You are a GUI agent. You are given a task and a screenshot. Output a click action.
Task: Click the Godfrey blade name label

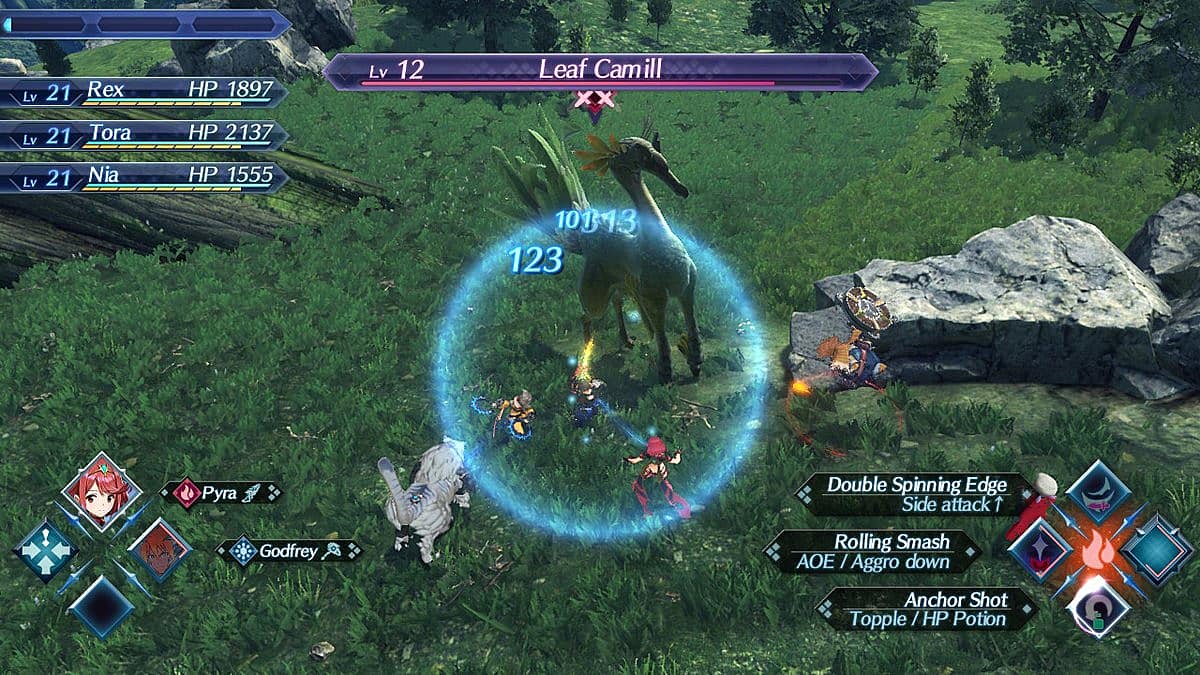289,550
